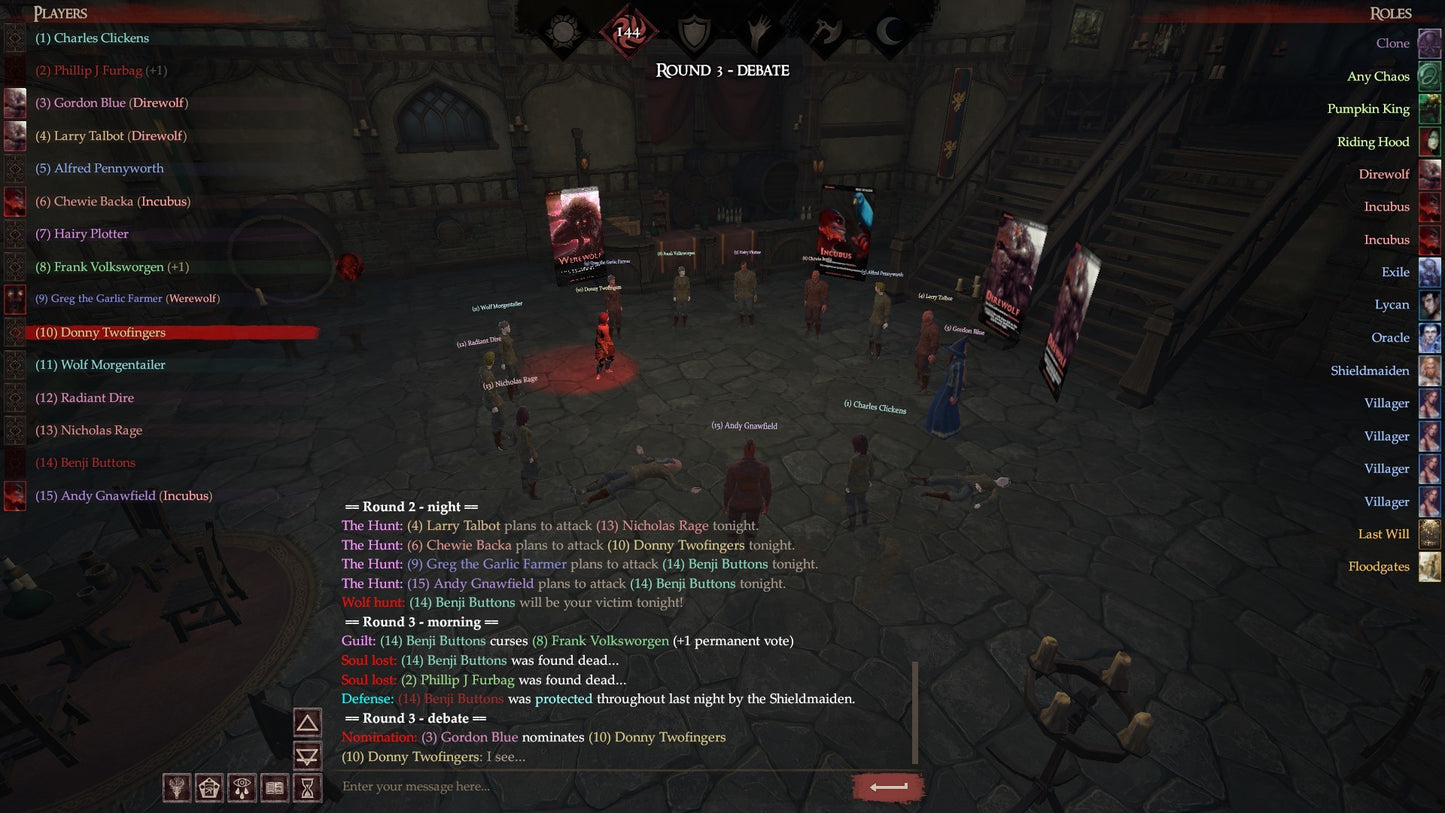1445x813 pixels.
Task: Click the wolf head ability icon
Action: [176, 788]
